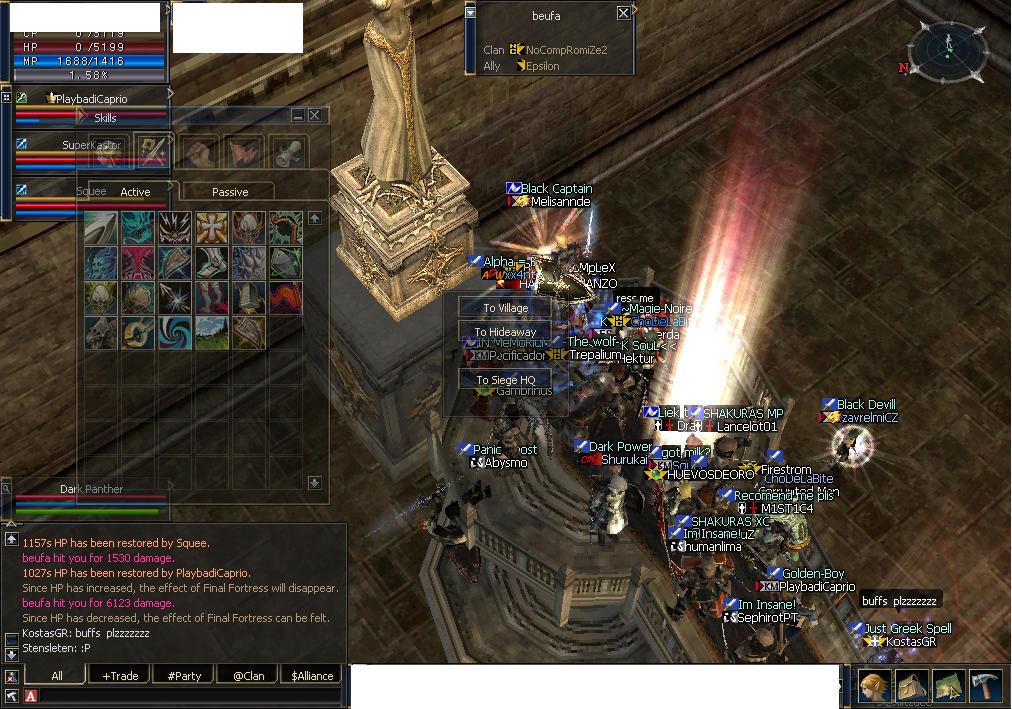This screenshot has width=1012, height=709.
Task: Click the compass radar minimap
Action: (x=948, y=48)
